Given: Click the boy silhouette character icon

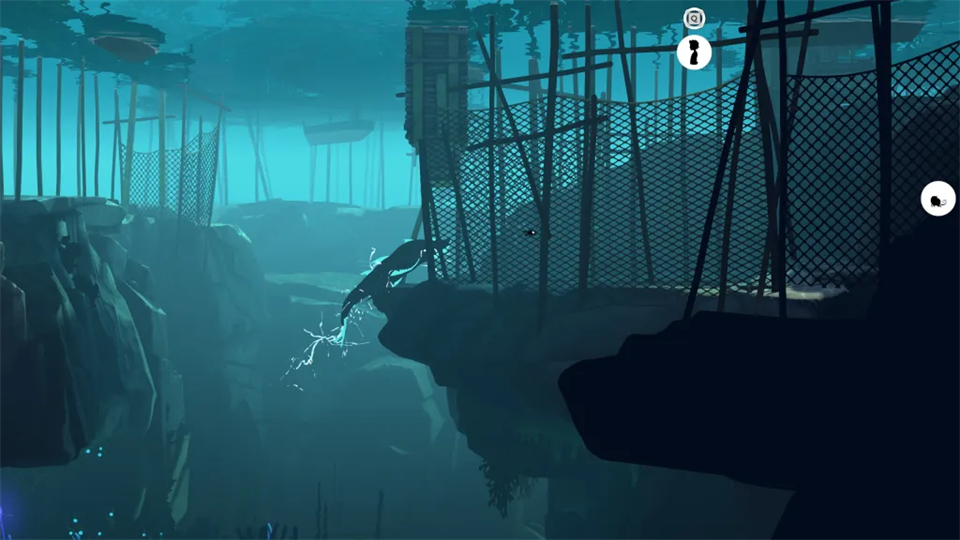Looking at the screenshot, I should pos(694,52).
